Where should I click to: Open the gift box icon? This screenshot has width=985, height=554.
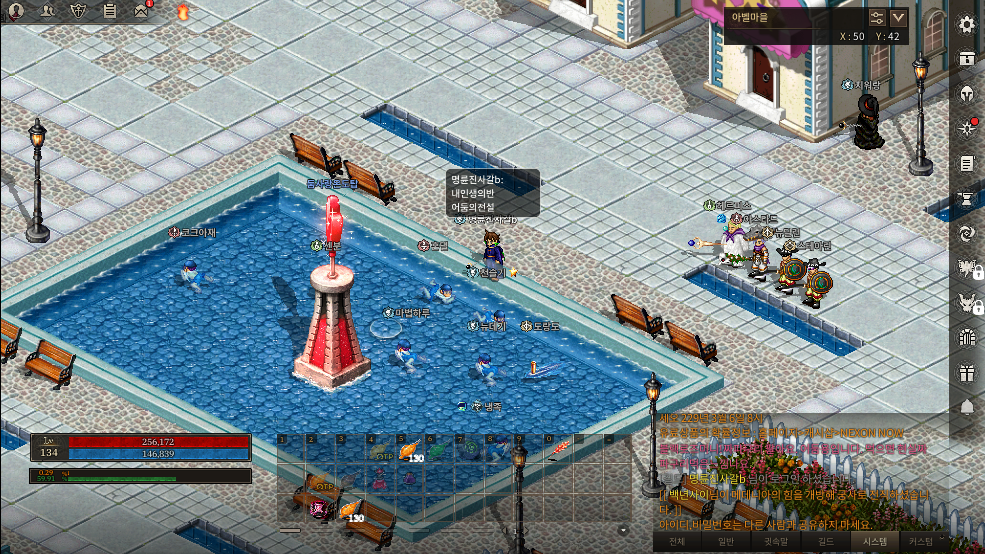967,372
